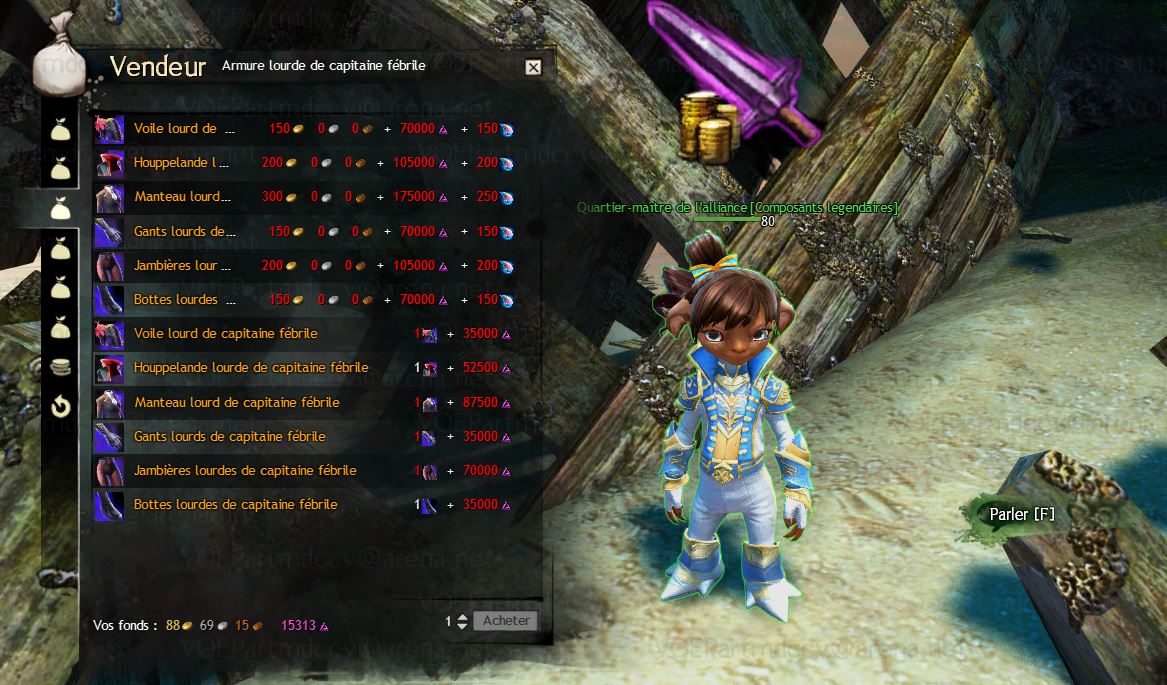Choose Houppelande lourde de capitaine fébrile for 52500
This screenshot has width=1167, height=685.
pos(250,367)
